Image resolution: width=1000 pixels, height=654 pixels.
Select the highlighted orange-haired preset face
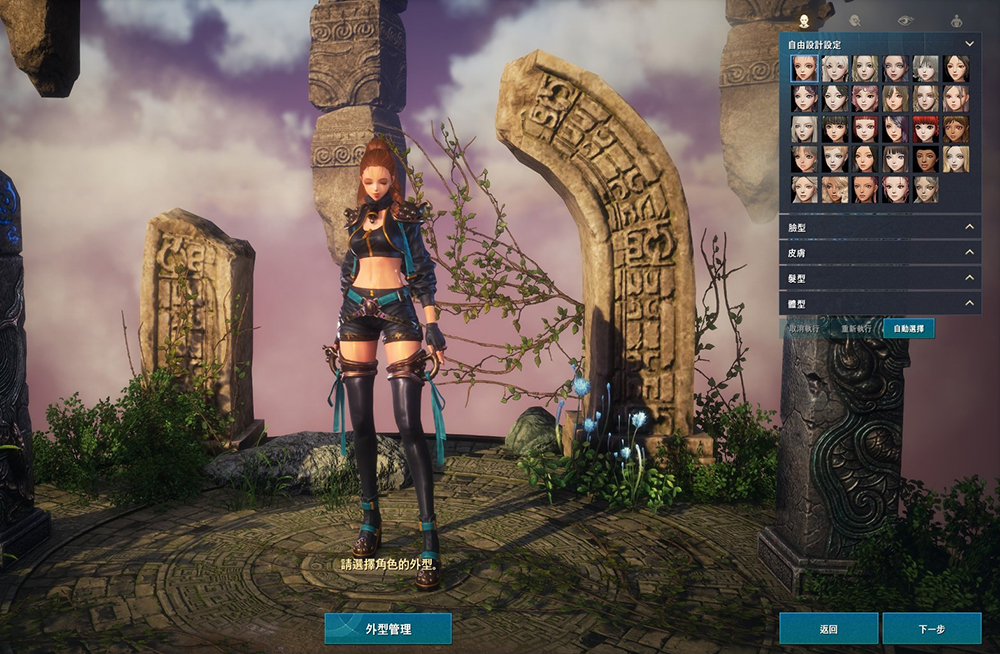pos(805,68)
